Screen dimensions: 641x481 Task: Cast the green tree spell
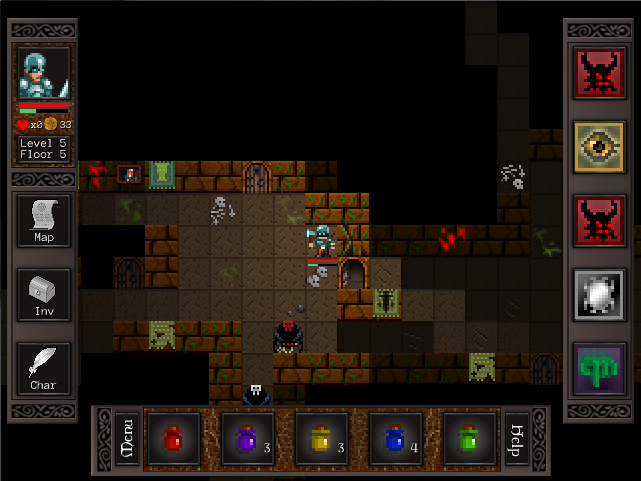pyautogui.click(x=600, y=369)
